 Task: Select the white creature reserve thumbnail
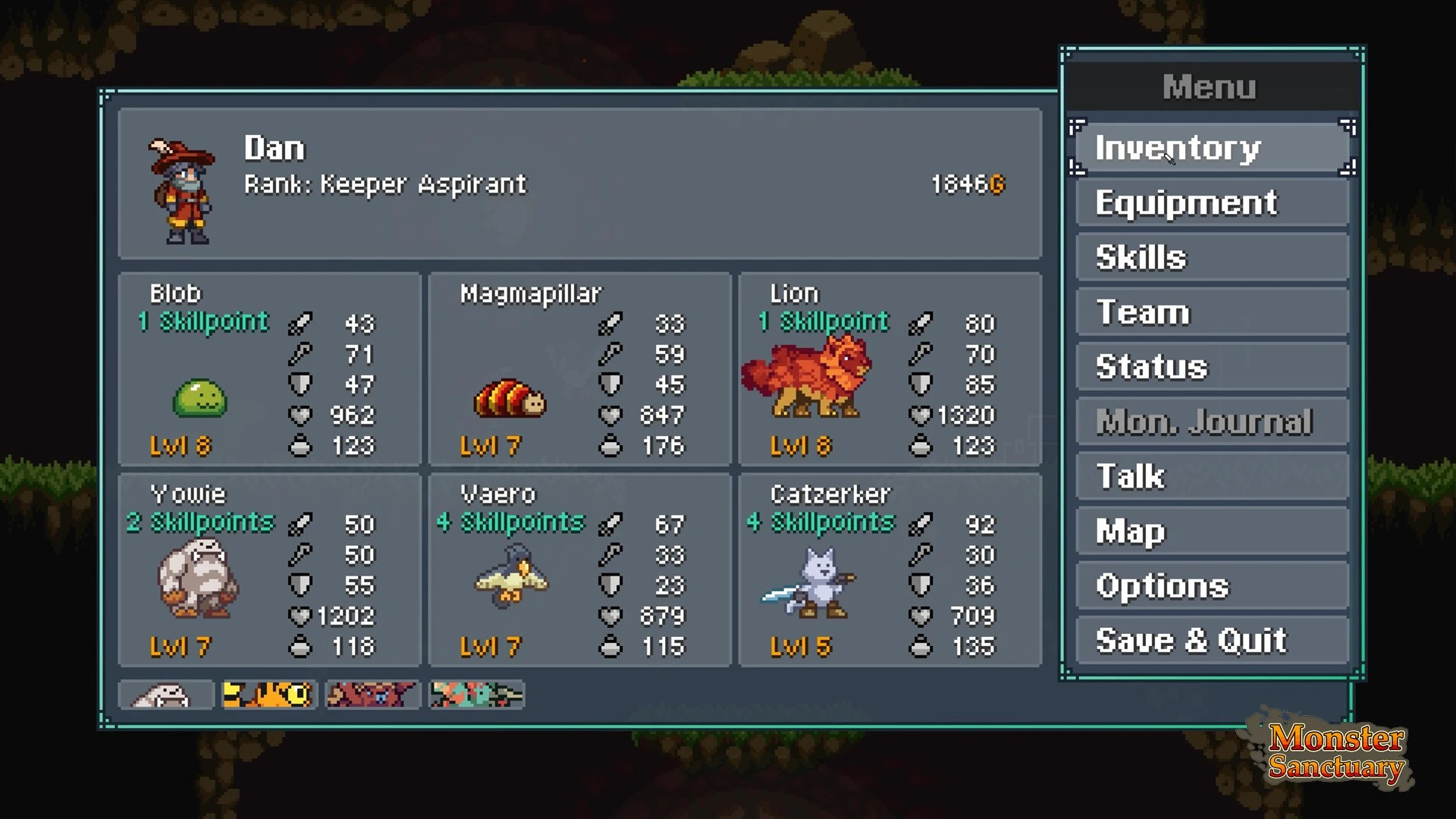tap(166, 695)
